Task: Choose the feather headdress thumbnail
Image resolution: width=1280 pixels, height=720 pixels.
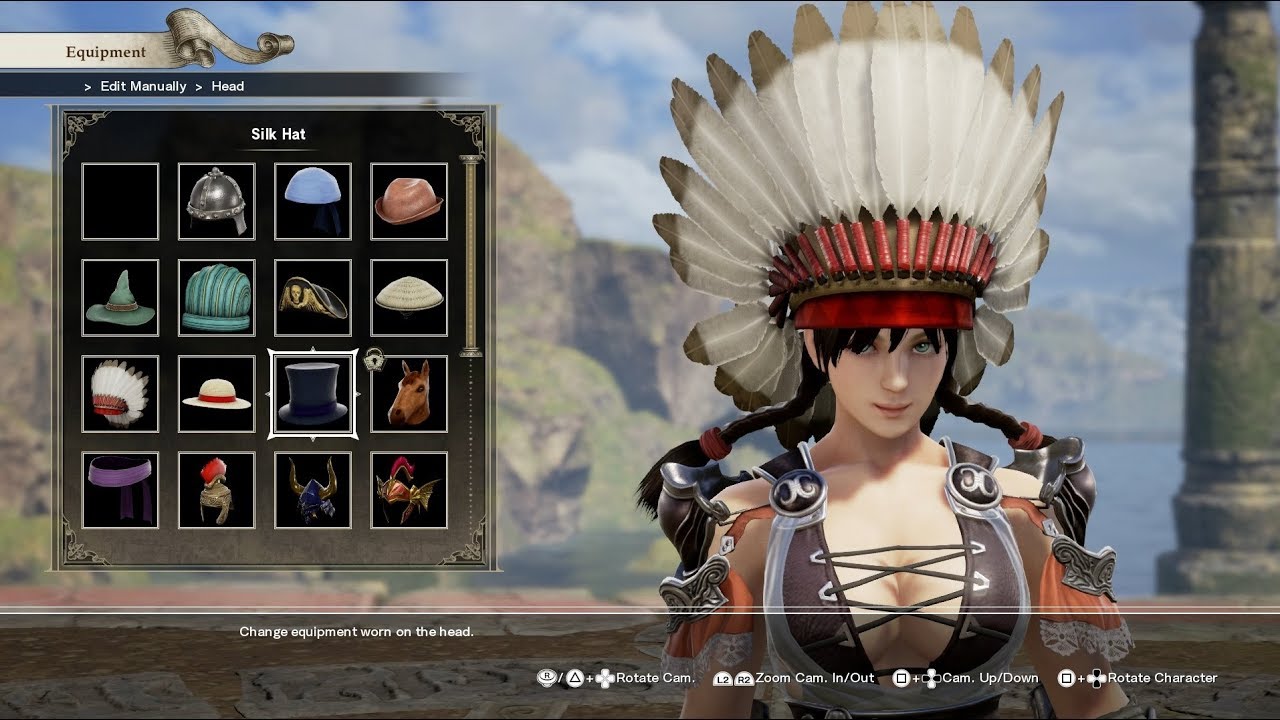Action: [120, 394]
